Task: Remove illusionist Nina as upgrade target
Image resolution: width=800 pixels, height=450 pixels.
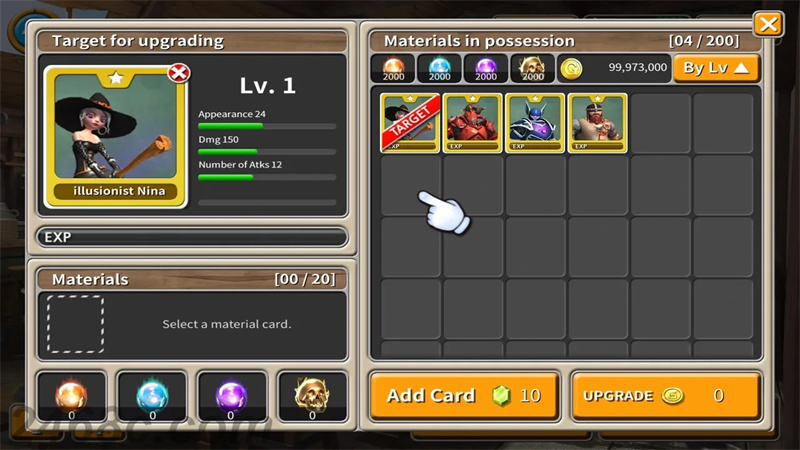Action: tap(179, 73)
